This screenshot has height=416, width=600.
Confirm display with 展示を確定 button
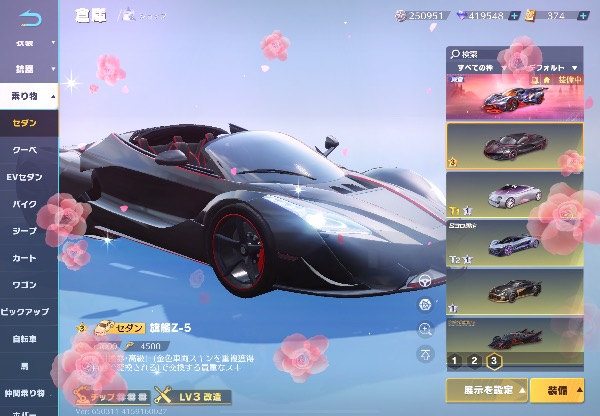(485, 388)
